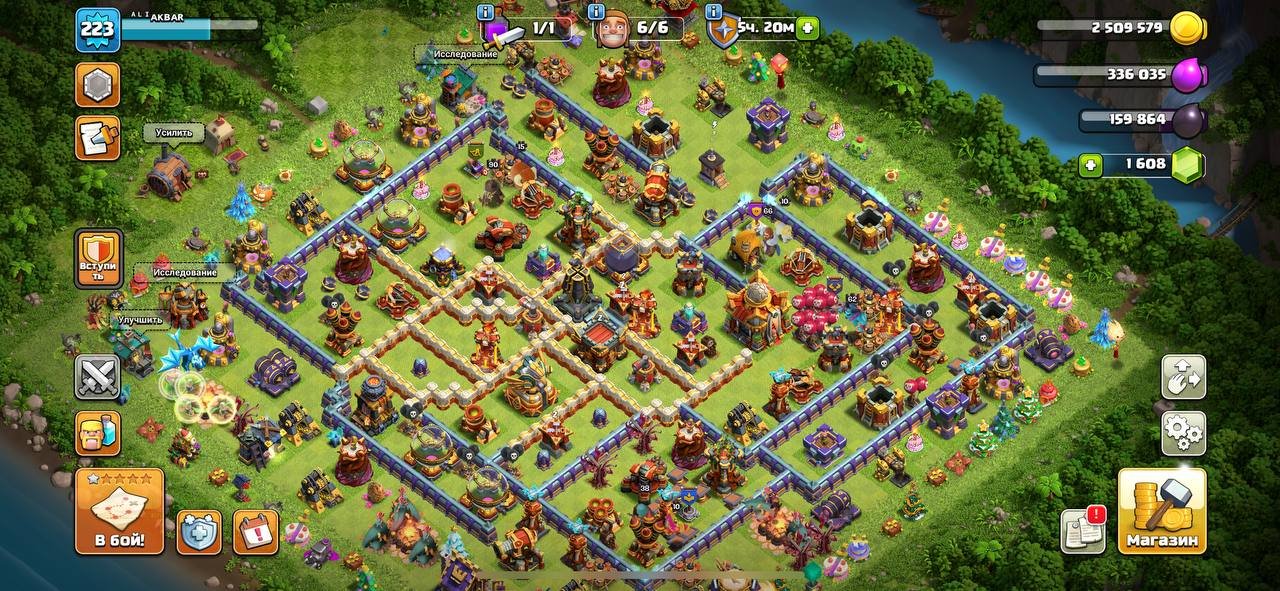
Task: Add gems with the green plus
Action: tap(1092, 165)
